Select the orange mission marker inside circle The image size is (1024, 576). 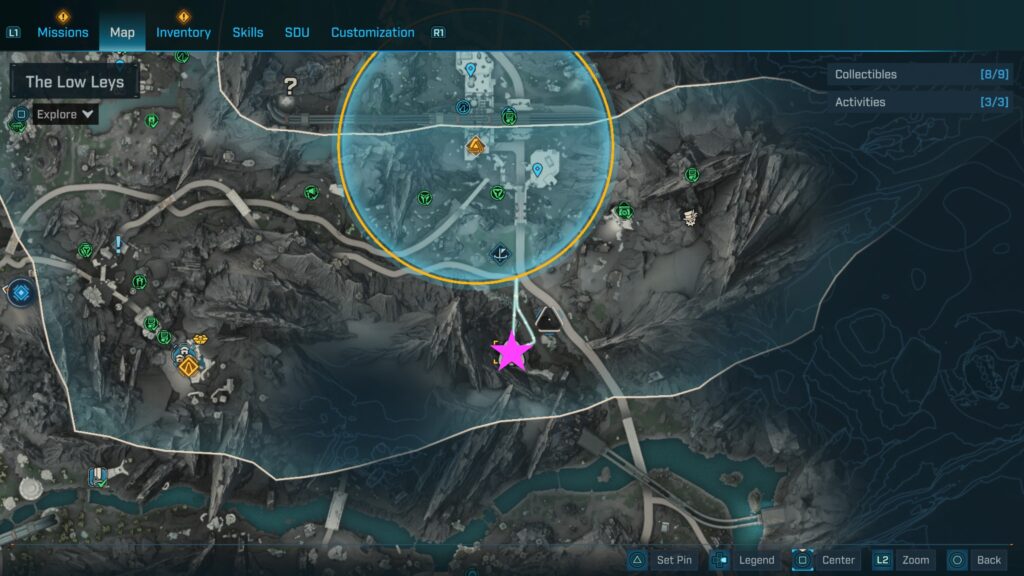click(476, 146)
